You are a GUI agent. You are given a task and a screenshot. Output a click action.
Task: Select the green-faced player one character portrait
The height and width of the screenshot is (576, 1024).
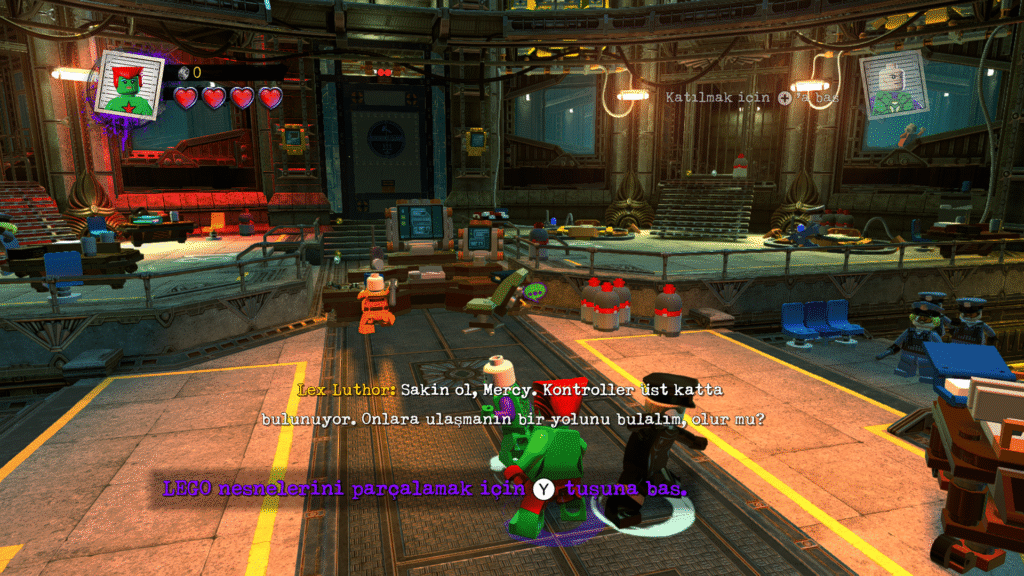click(x=129, y=85)
